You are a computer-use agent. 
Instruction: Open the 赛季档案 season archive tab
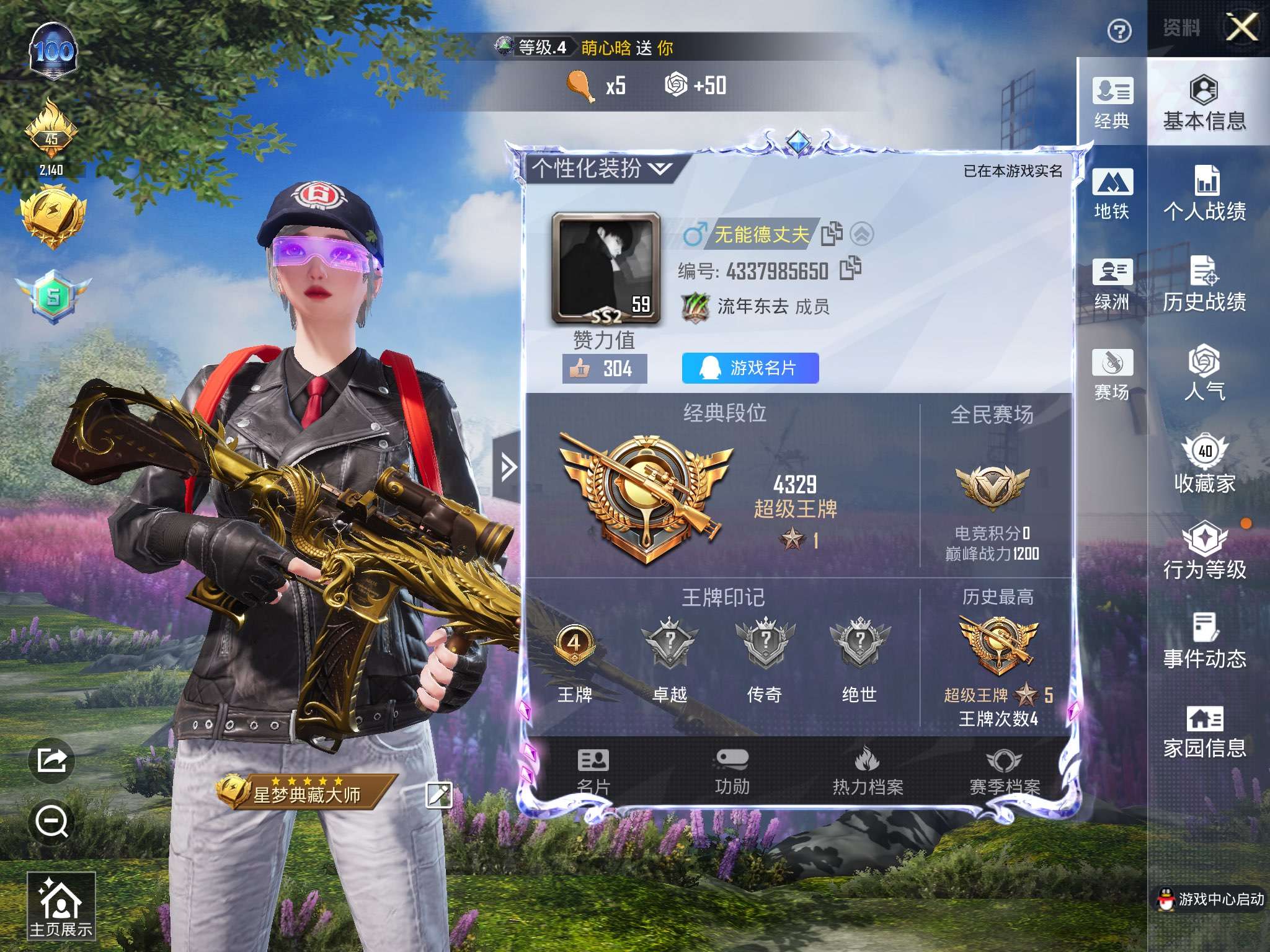click(1004, 772)
